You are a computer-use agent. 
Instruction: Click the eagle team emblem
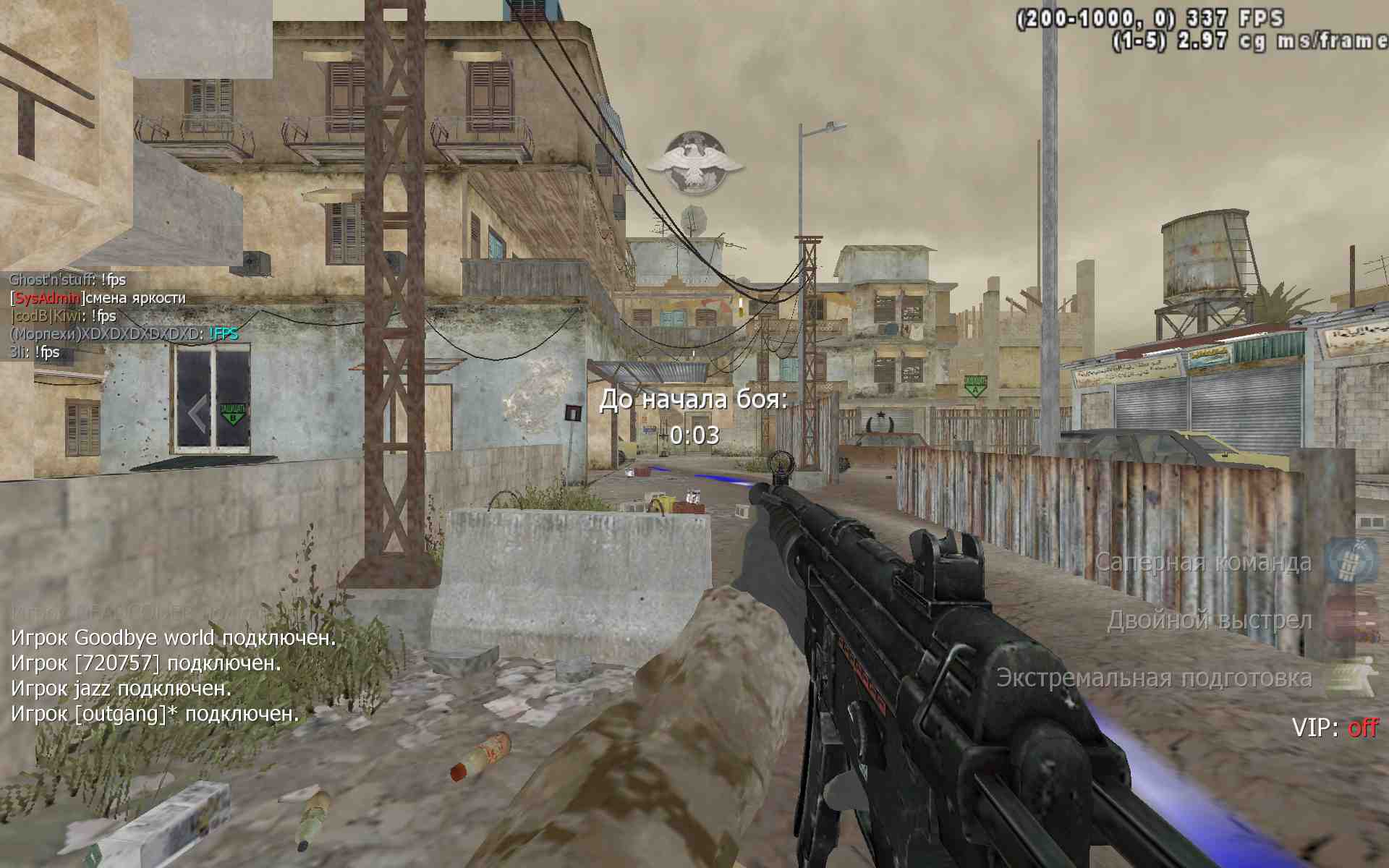pyautogui.click(x=694, y=162)
